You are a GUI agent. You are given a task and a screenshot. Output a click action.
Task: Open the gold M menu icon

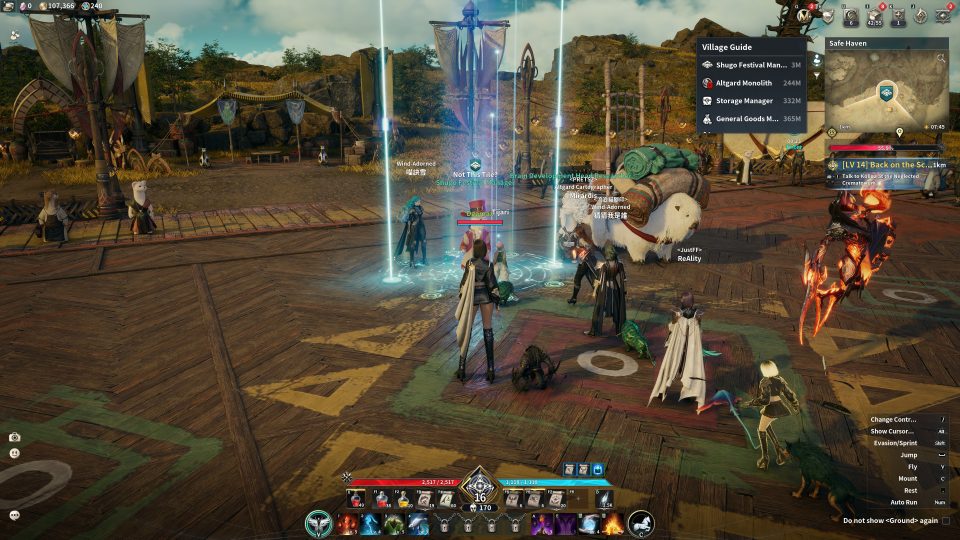pyautogui.click(x=803, y=15)
